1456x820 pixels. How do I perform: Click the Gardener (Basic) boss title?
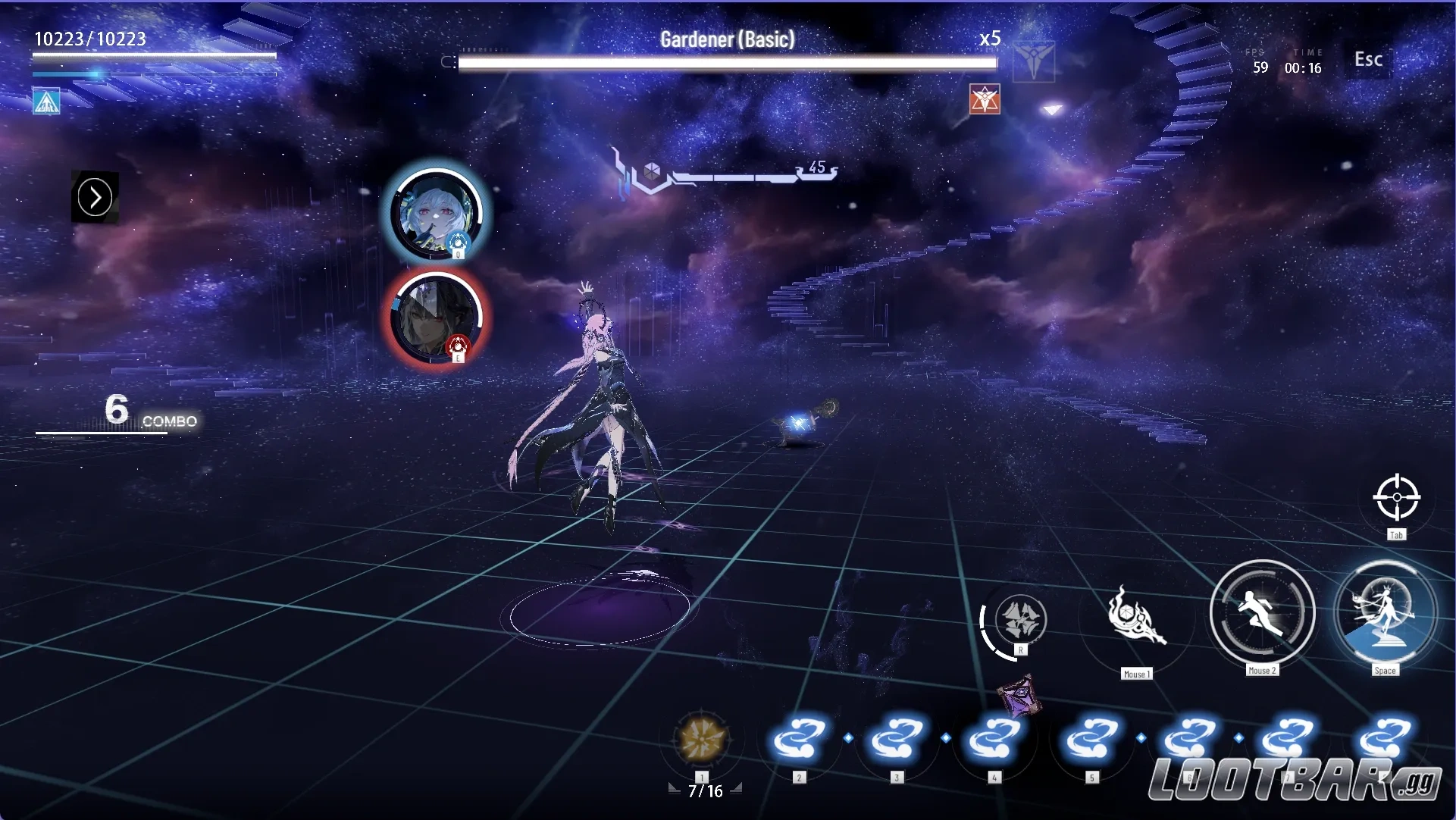click(726, 38)
